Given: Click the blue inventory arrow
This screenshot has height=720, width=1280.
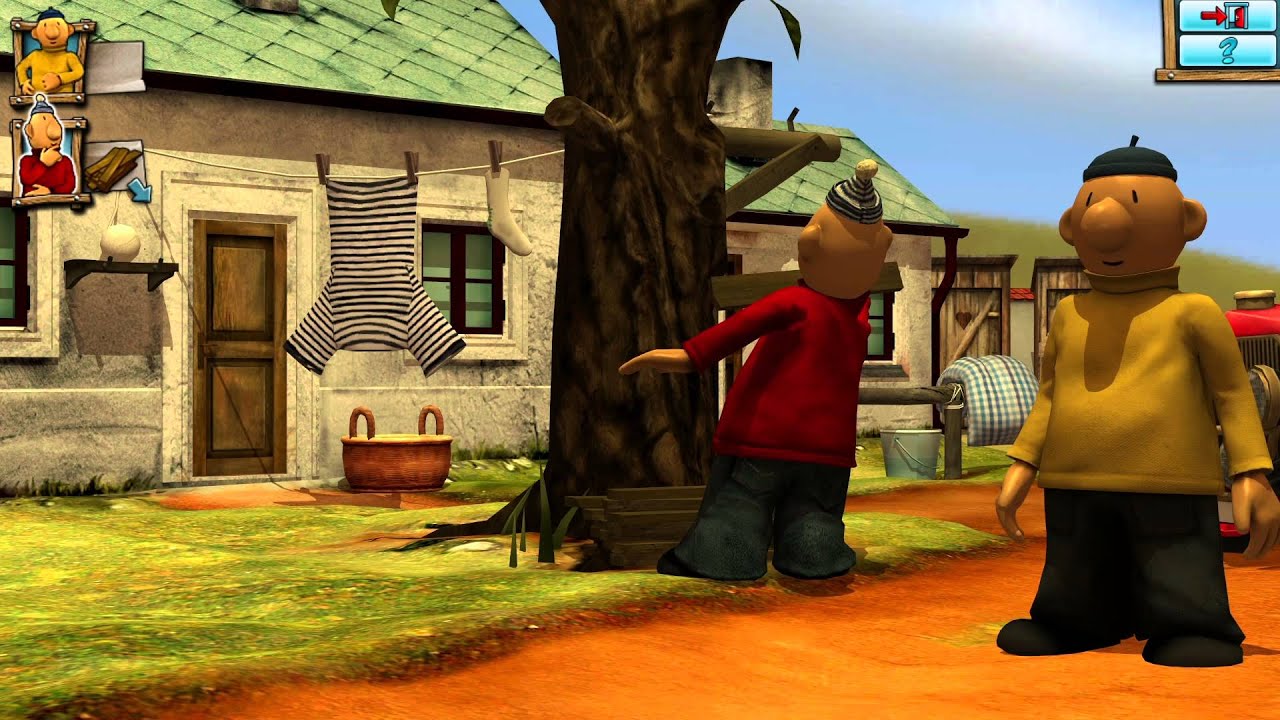Looking at the screenshot, I should pos(138,188).
